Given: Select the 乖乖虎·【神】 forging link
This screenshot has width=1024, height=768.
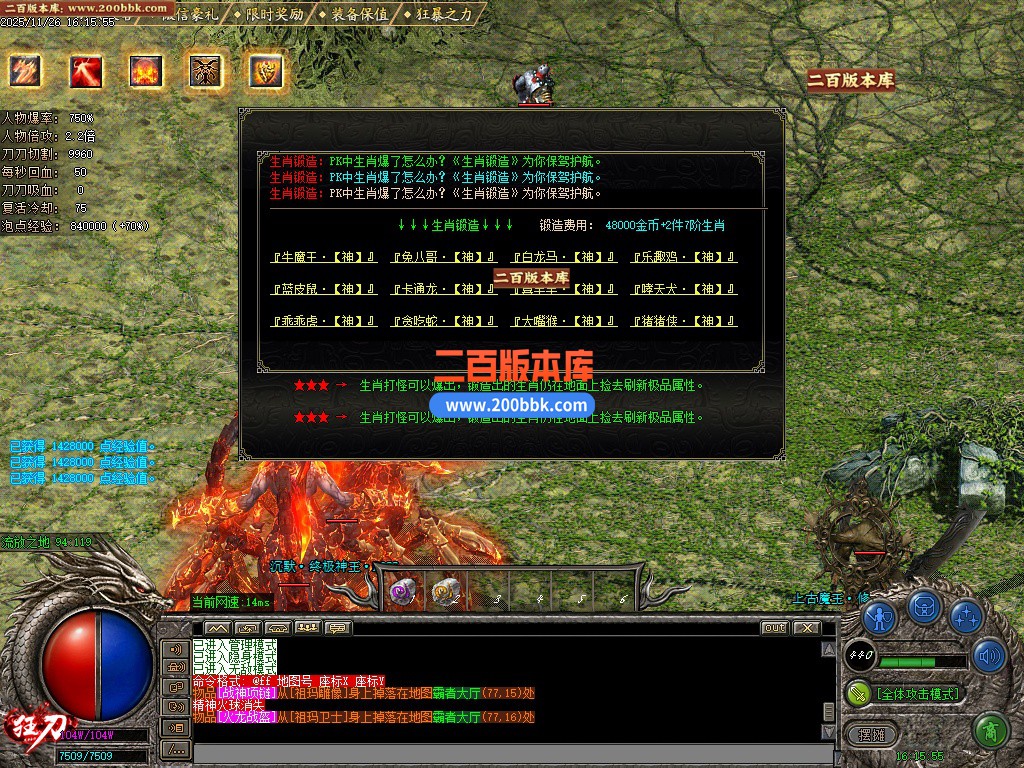Looking at the screenshot, I should coord(324,321).
